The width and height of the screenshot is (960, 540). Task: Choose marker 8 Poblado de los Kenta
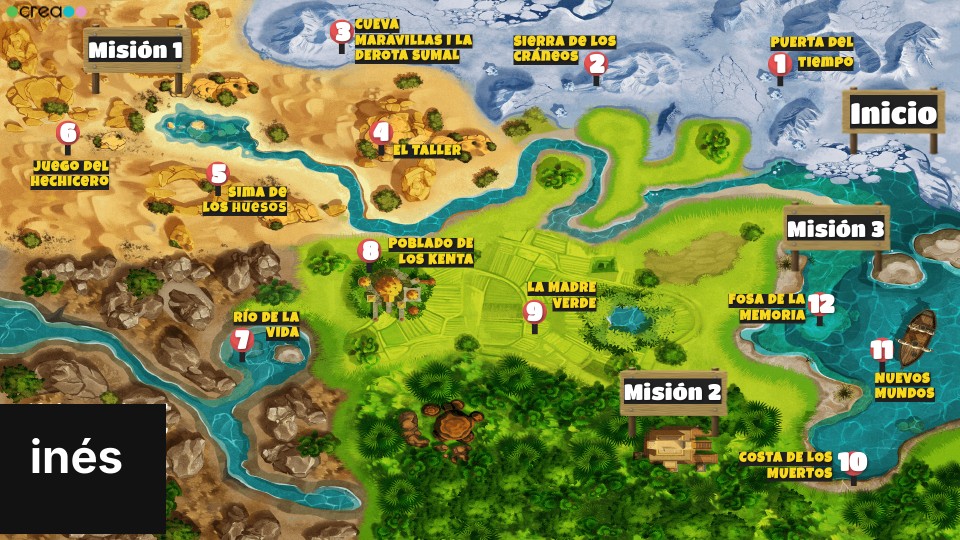tap(369, 251)
